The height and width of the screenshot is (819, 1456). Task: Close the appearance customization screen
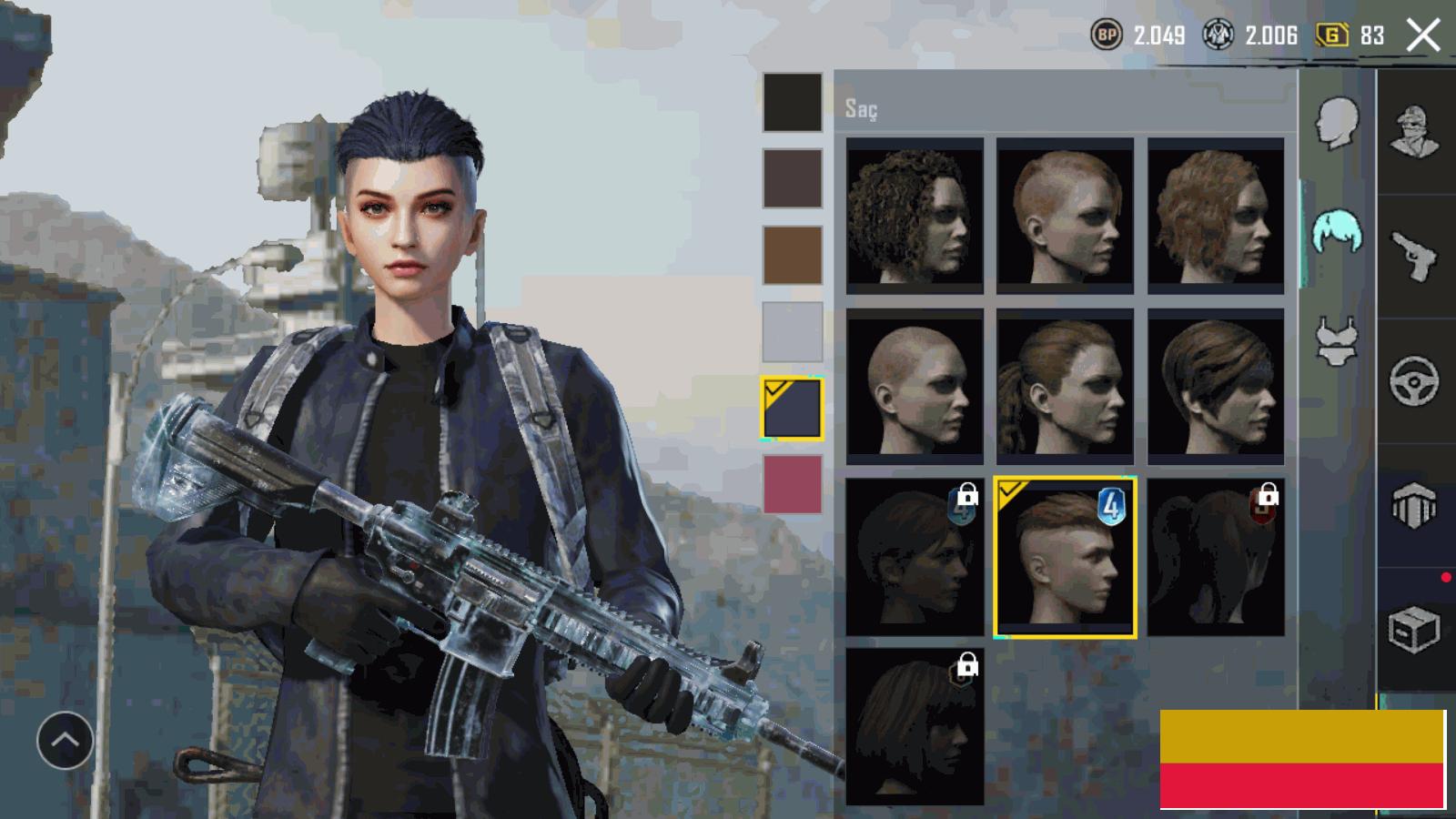click(x=1423, y=36)
